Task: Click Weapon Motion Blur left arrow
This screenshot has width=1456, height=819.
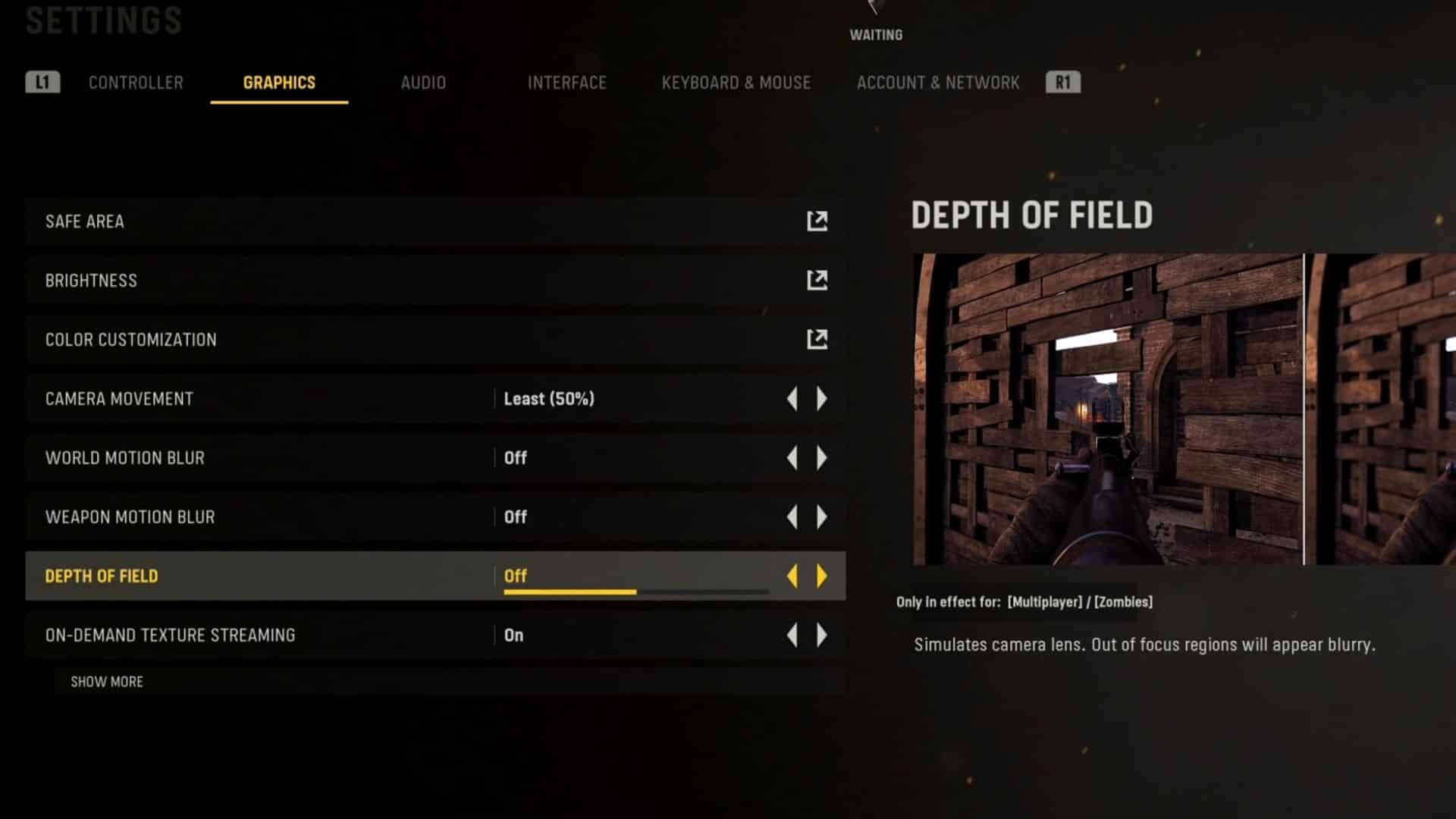Action: point(792,517)
